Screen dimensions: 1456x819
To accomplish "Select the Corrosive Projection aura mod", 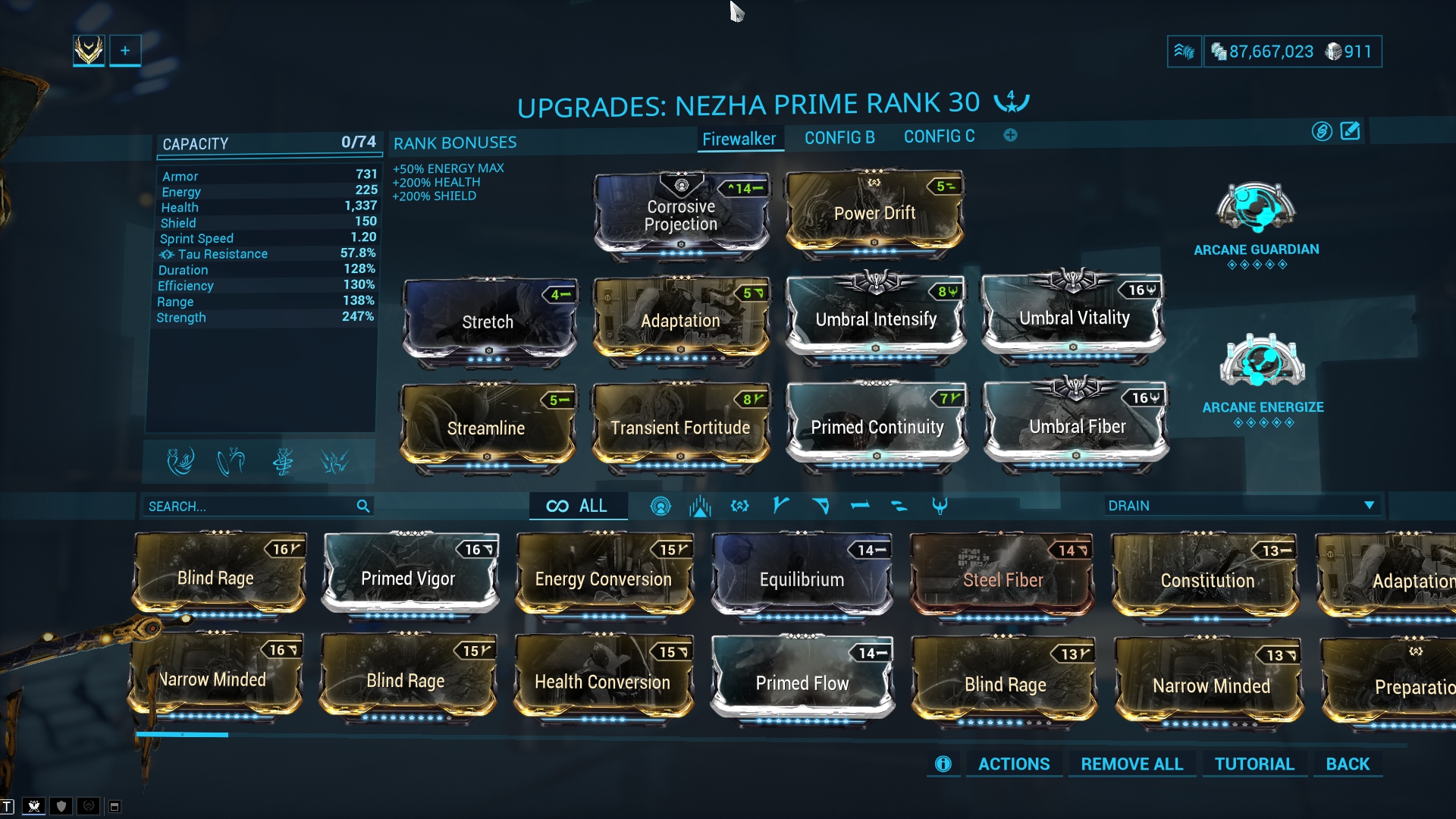I will (x=681, y=215).
